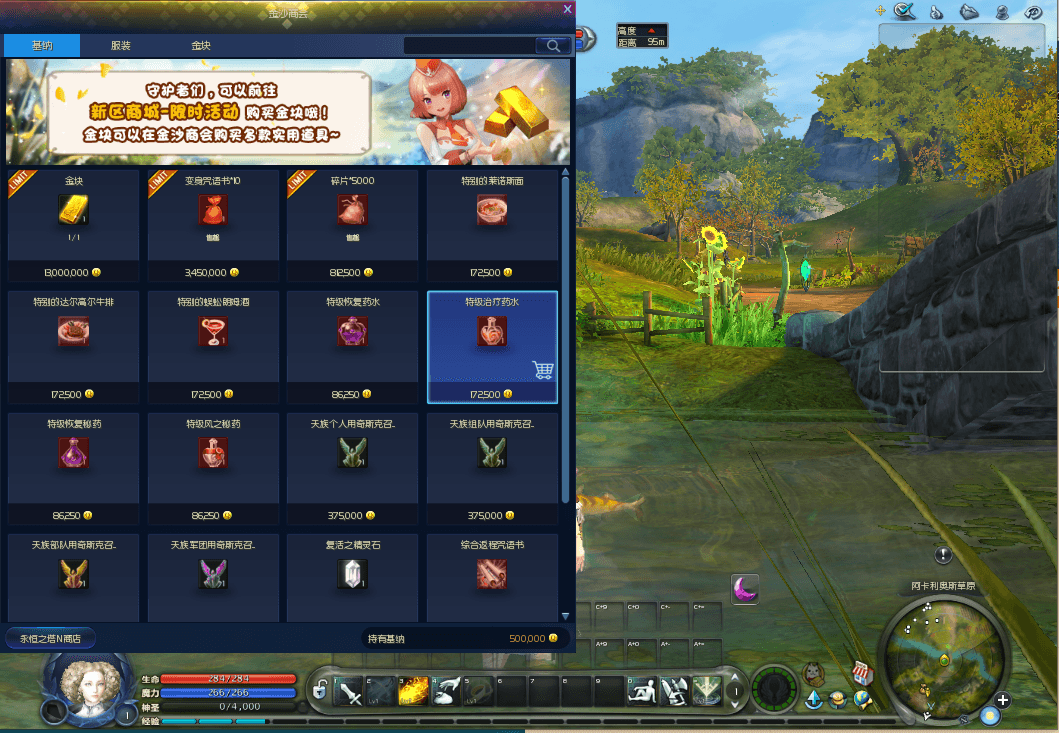The height and width of the screenshot is (733, 1059).
Task: Click the shop search text field
Action: (469, 46)
